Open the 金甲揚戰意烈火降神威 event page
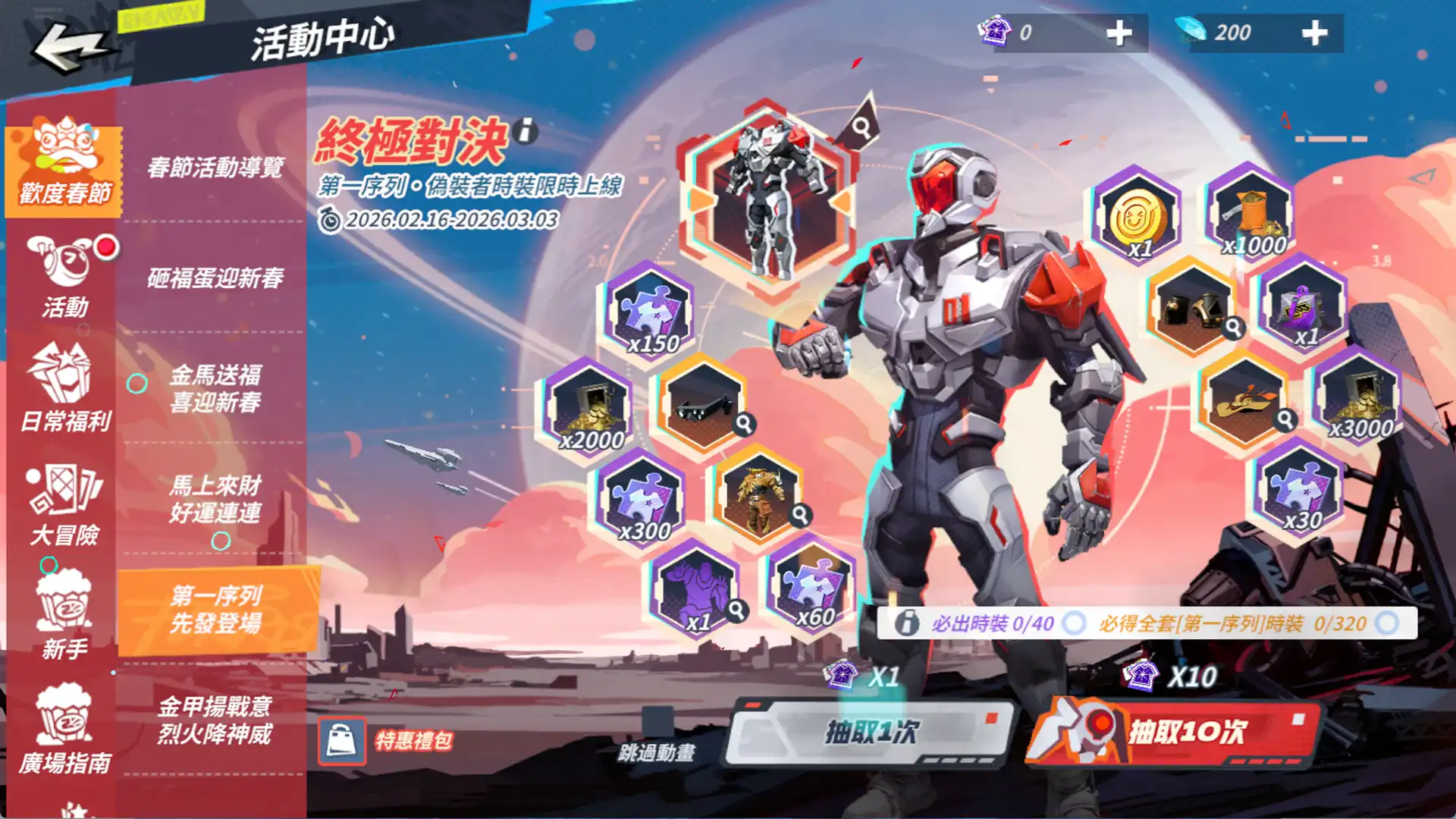This screenshot has width=1456, height=819. (215, 720)
